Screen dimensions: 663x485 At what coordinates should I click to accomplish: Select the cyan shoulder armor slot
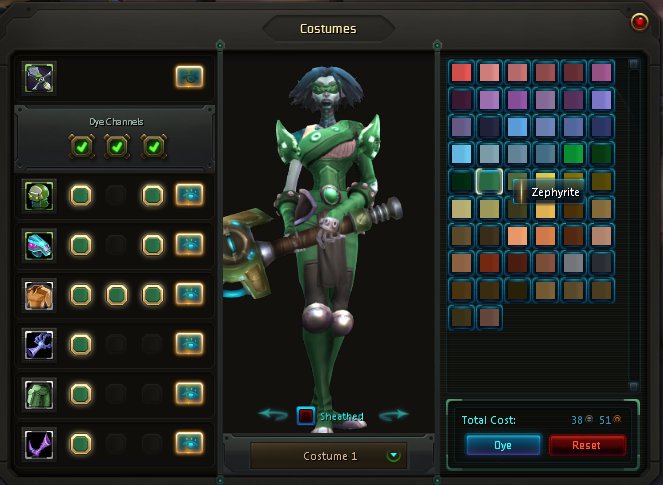40,244
